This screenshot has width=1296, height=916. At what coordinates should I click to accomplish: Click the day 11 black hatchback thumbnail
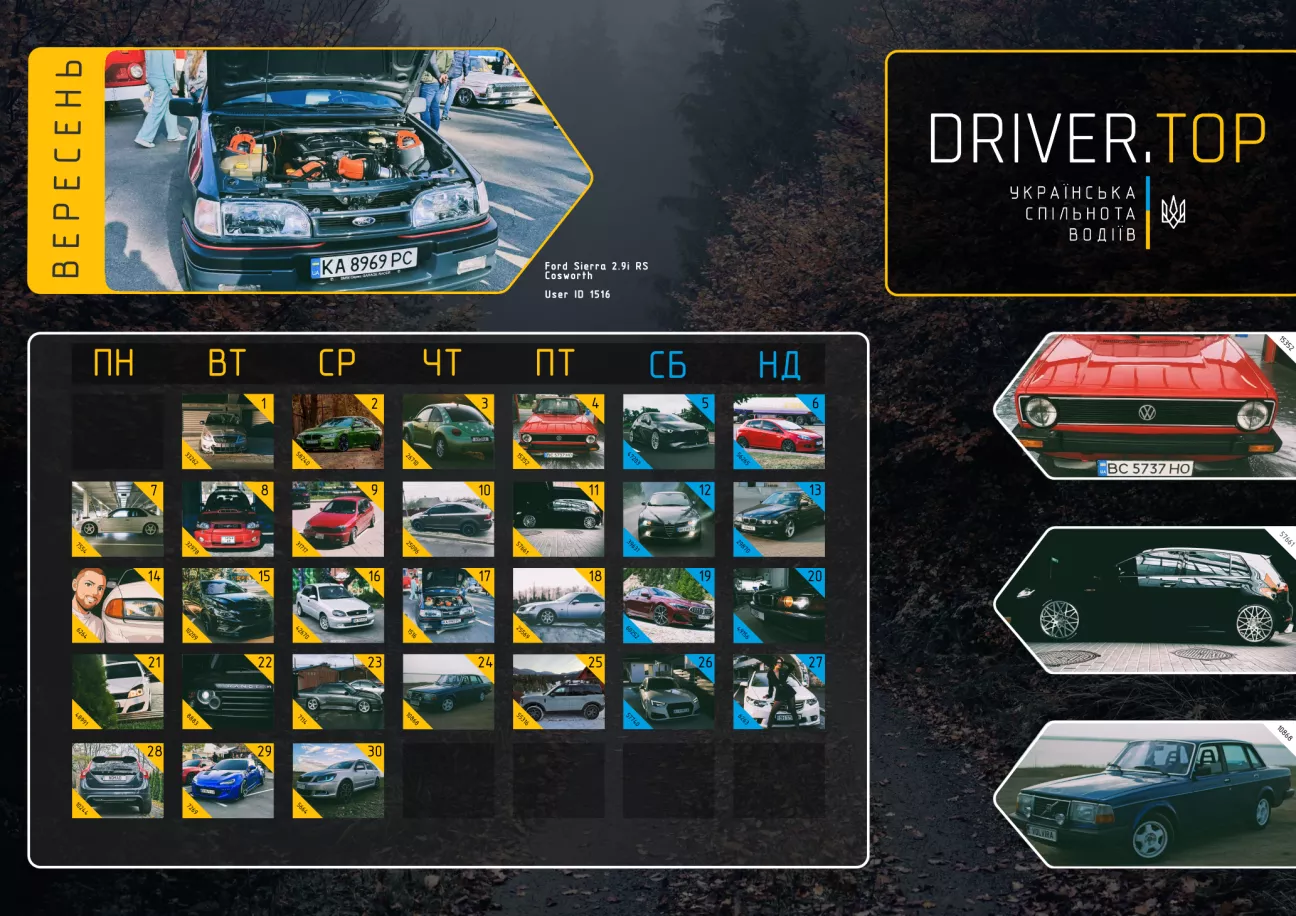(558, 519)
